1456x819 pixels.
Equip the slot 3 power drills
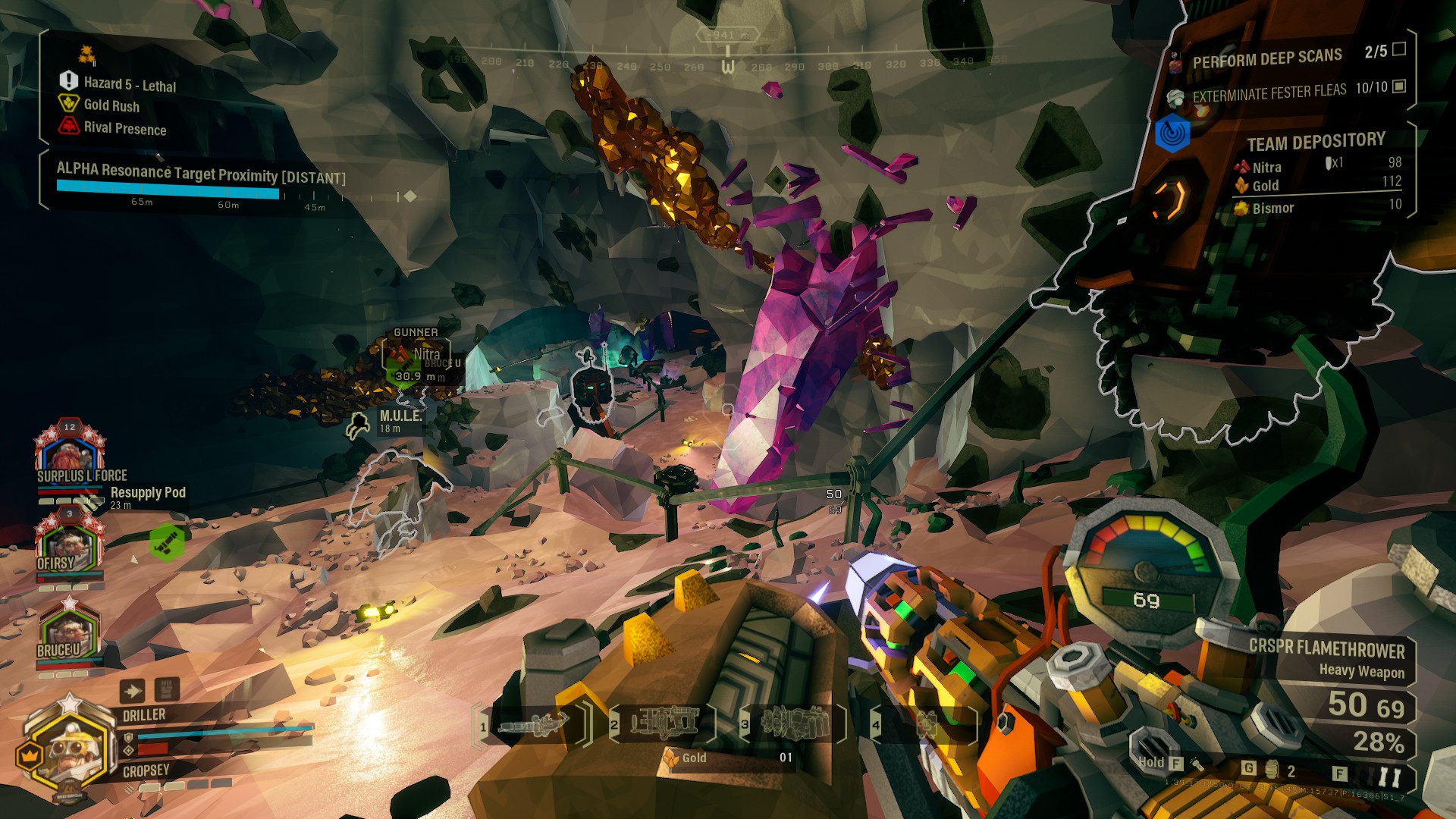(x=793, y=724)
